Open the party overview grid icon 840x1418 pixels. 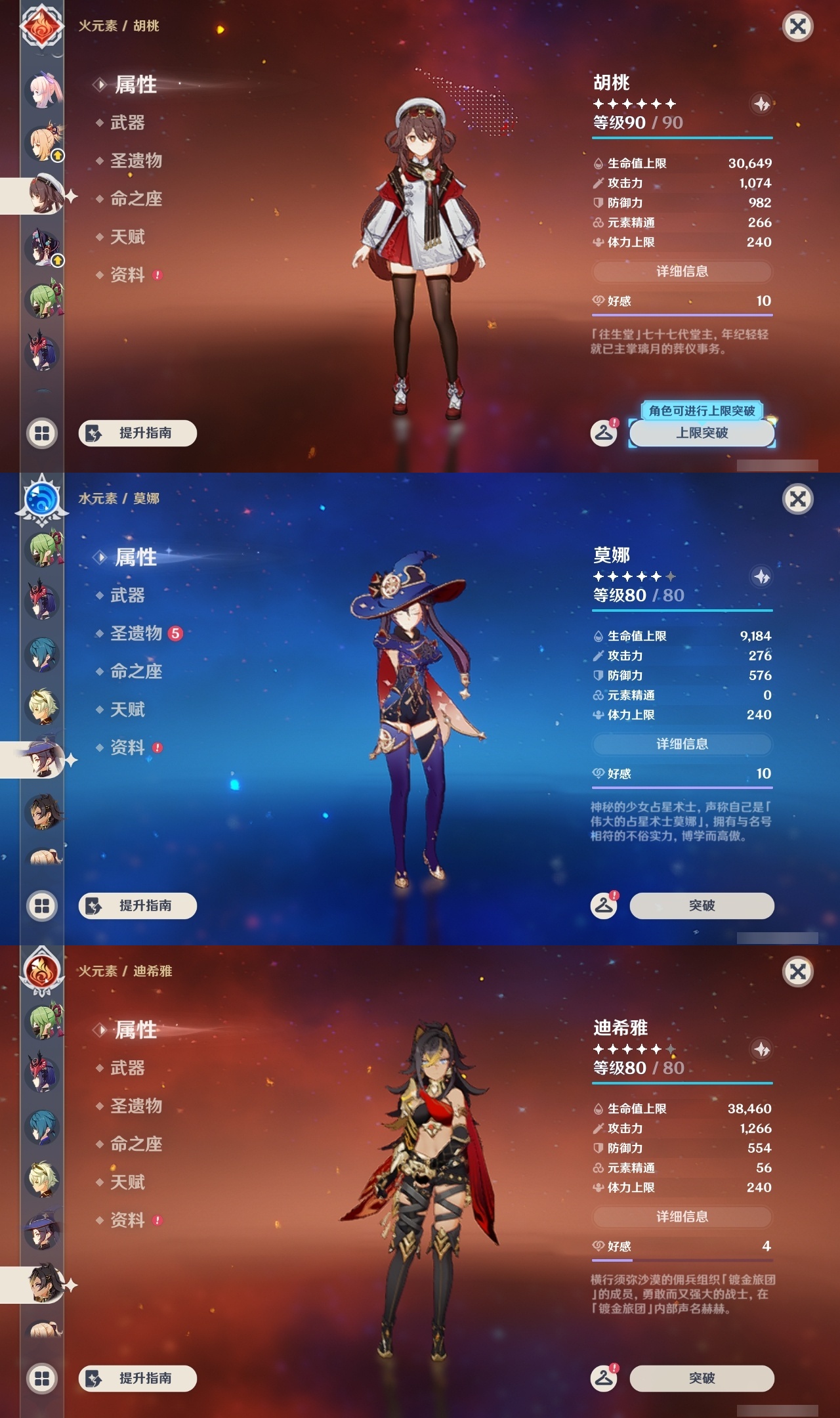click(41, 433)
